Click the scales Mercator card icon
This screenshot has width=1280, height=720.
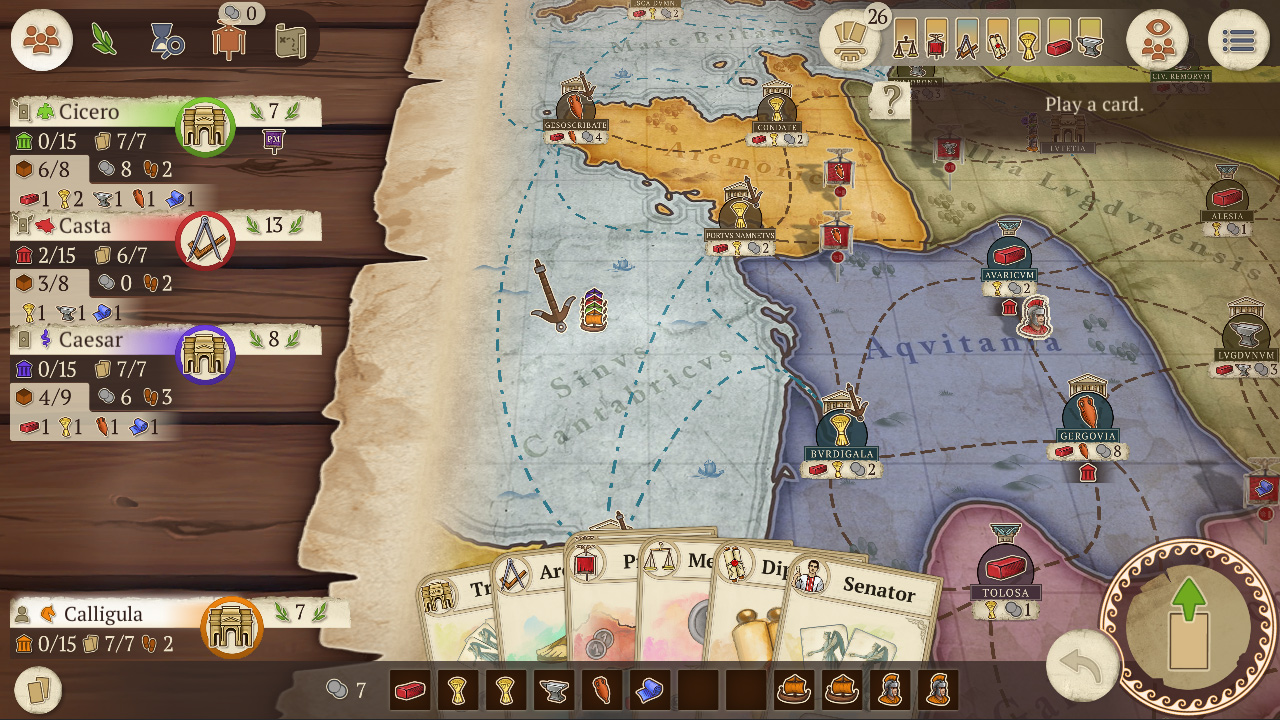coord(906,42)
